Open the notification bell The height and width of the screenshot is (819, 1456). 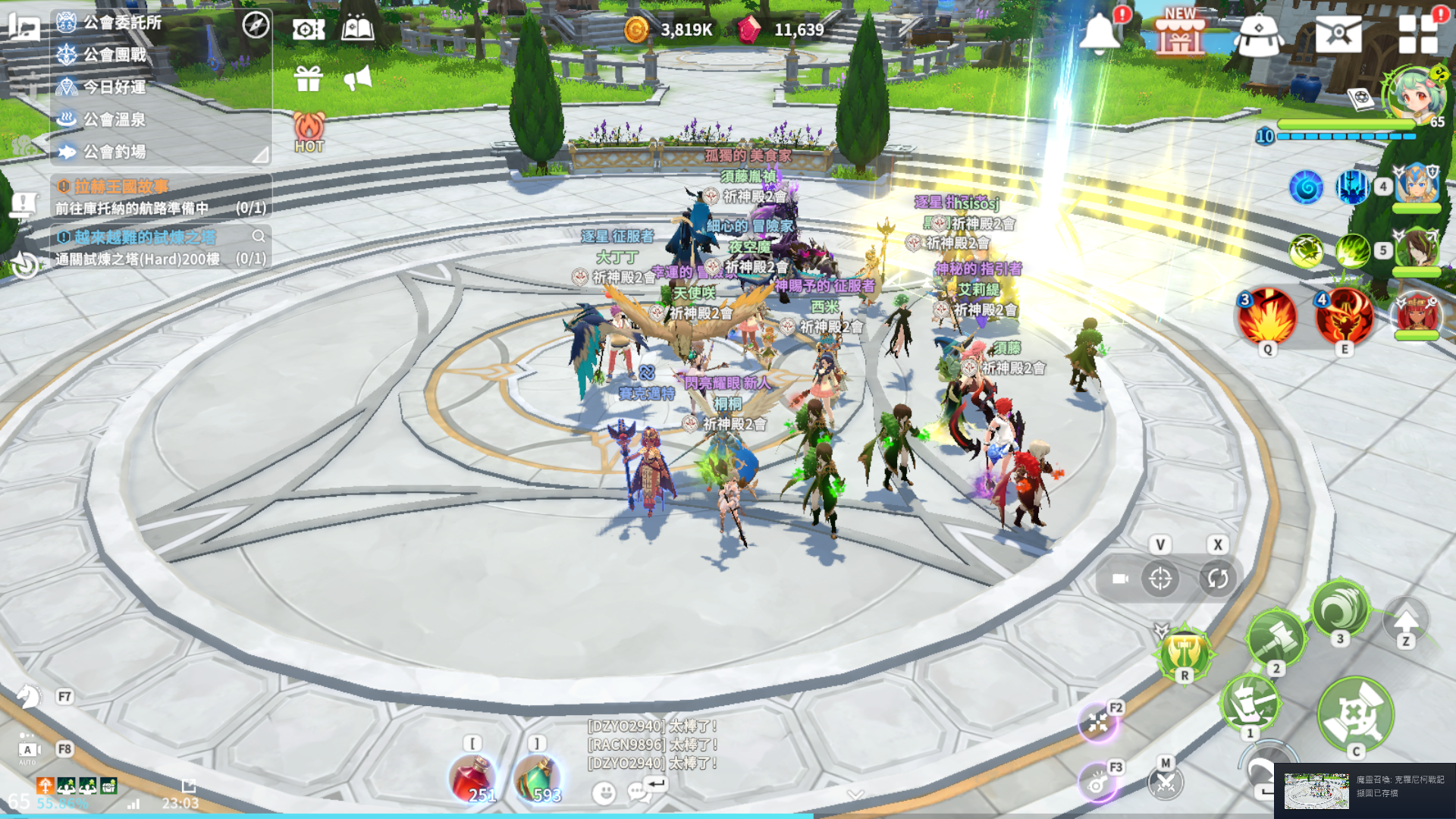click(x=1099, y=33)
